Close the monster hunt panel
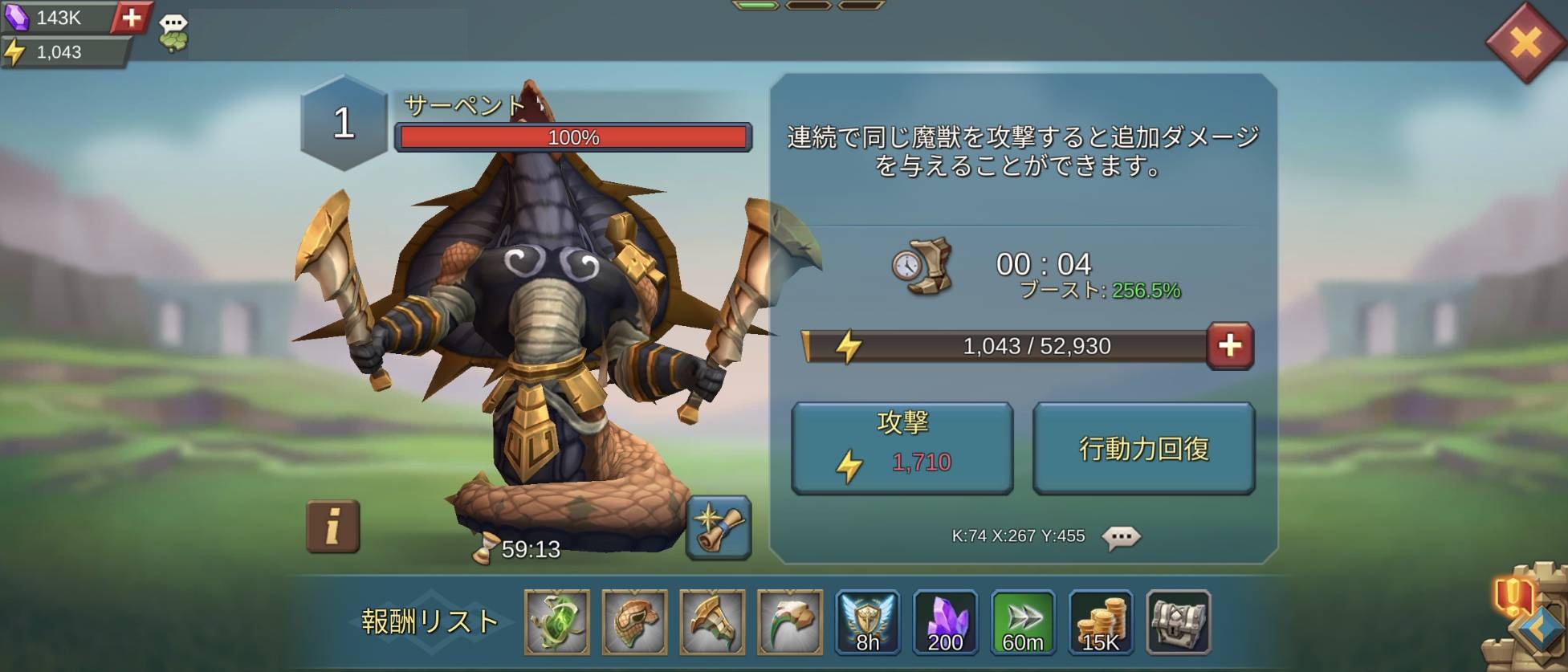This screenshot has width=1568, height=672. 1524,43
